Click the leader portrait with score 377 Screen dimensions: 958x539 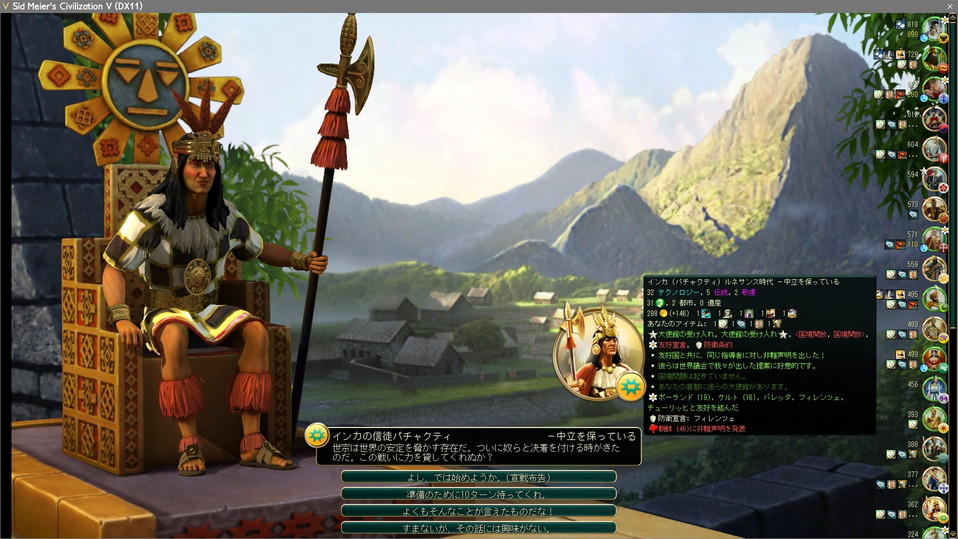click(934, 479)
